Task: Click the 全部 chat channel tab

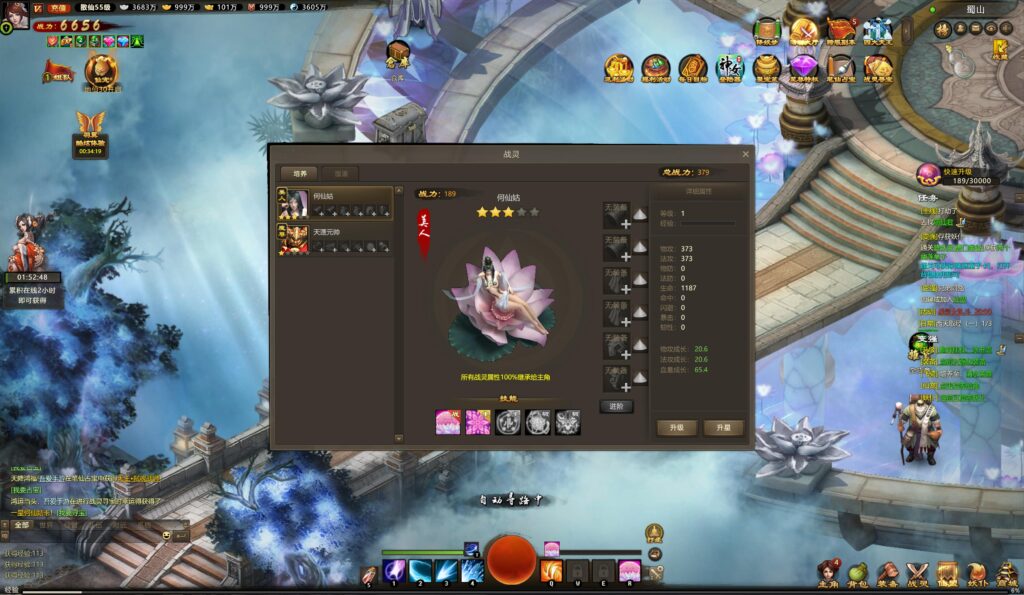Action: 22,524
